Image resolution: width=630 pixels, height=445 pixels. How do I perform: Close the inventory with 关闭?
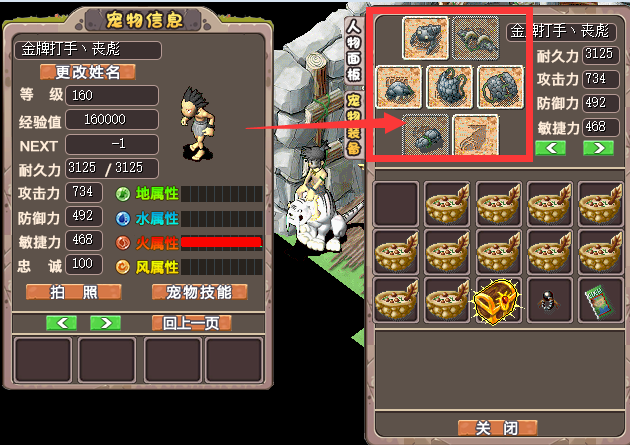(495, 427)
